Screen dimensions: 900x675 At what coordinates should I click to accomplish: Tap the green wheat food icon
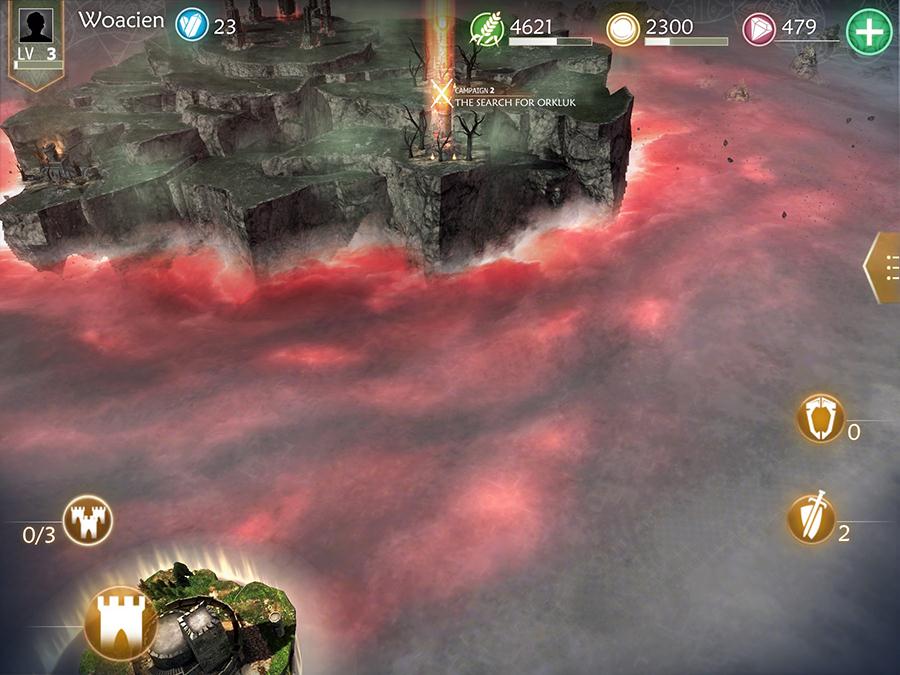(487, 29)
